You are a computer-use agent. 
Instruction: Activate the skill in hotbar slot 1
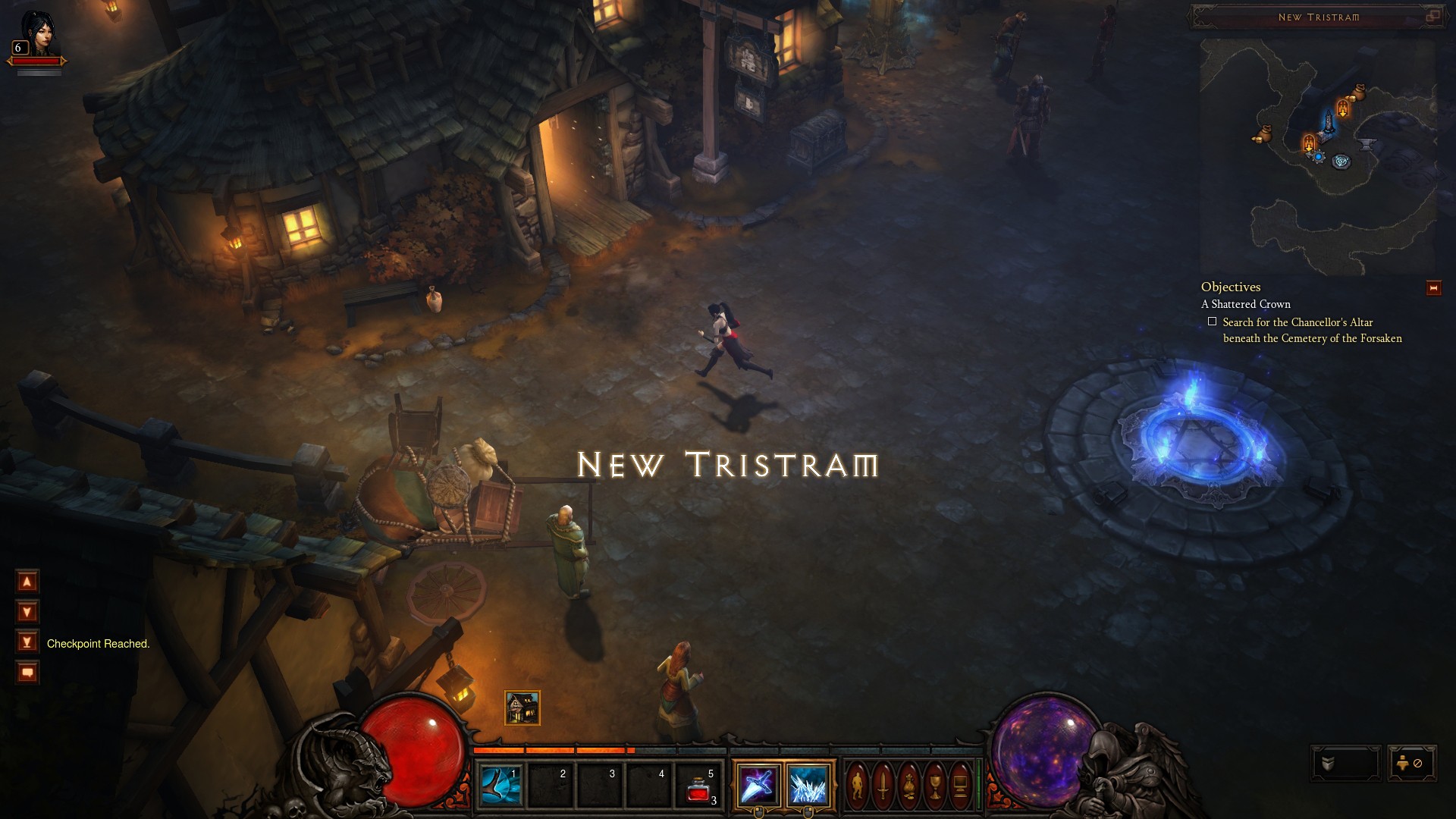tap(500, 784)
